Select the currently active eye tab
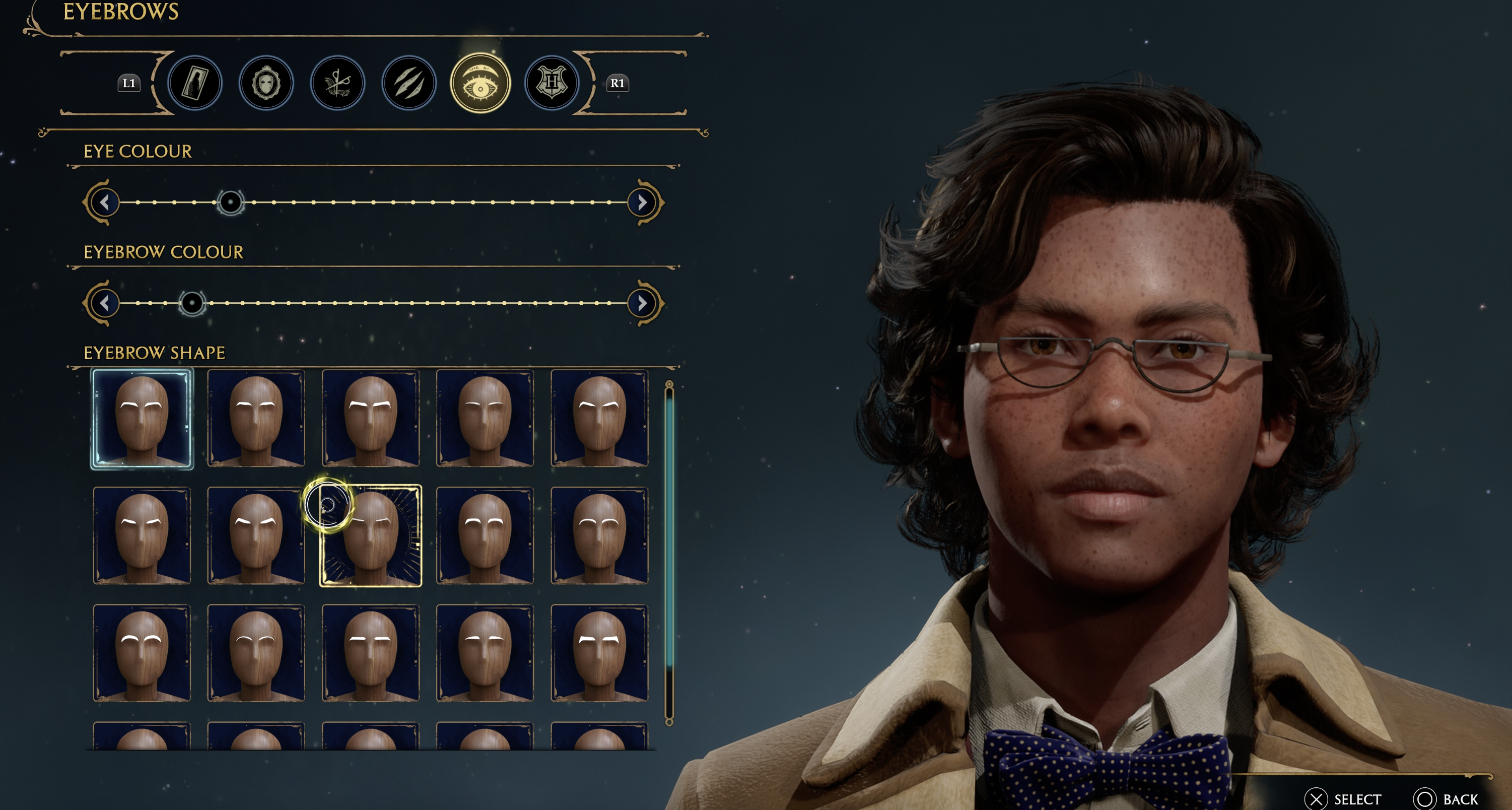The height and width of the screenshot is (810, 1512). [x=480, y=83]
